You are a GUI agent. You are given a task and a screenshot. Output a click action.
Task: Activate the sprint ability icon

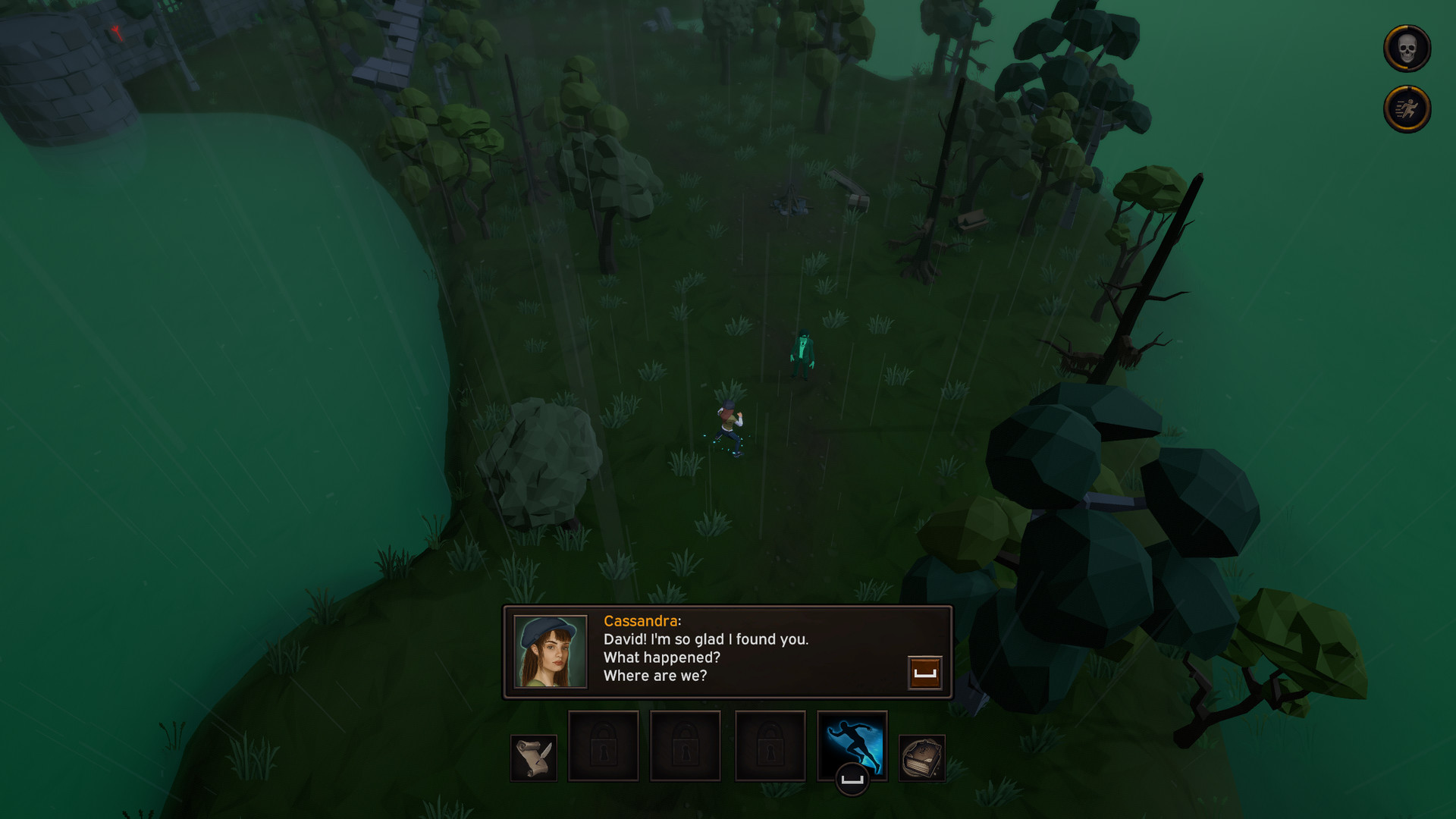(851, 747)
